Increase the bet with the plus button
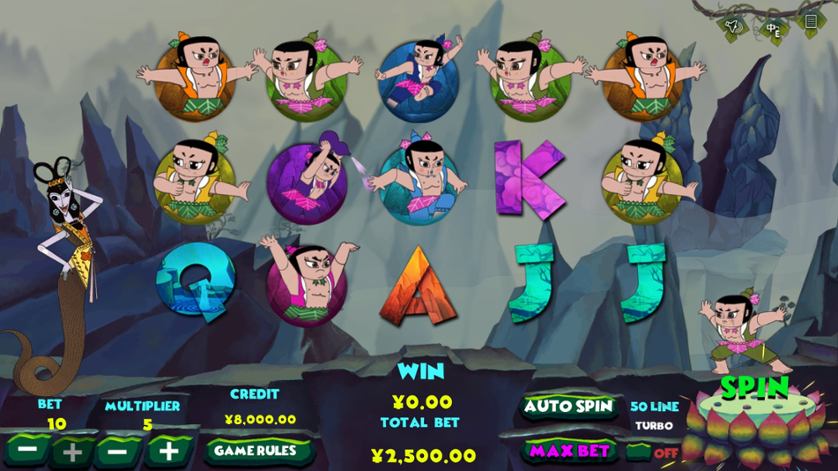The image size is (838, 471). click(72, 451)
